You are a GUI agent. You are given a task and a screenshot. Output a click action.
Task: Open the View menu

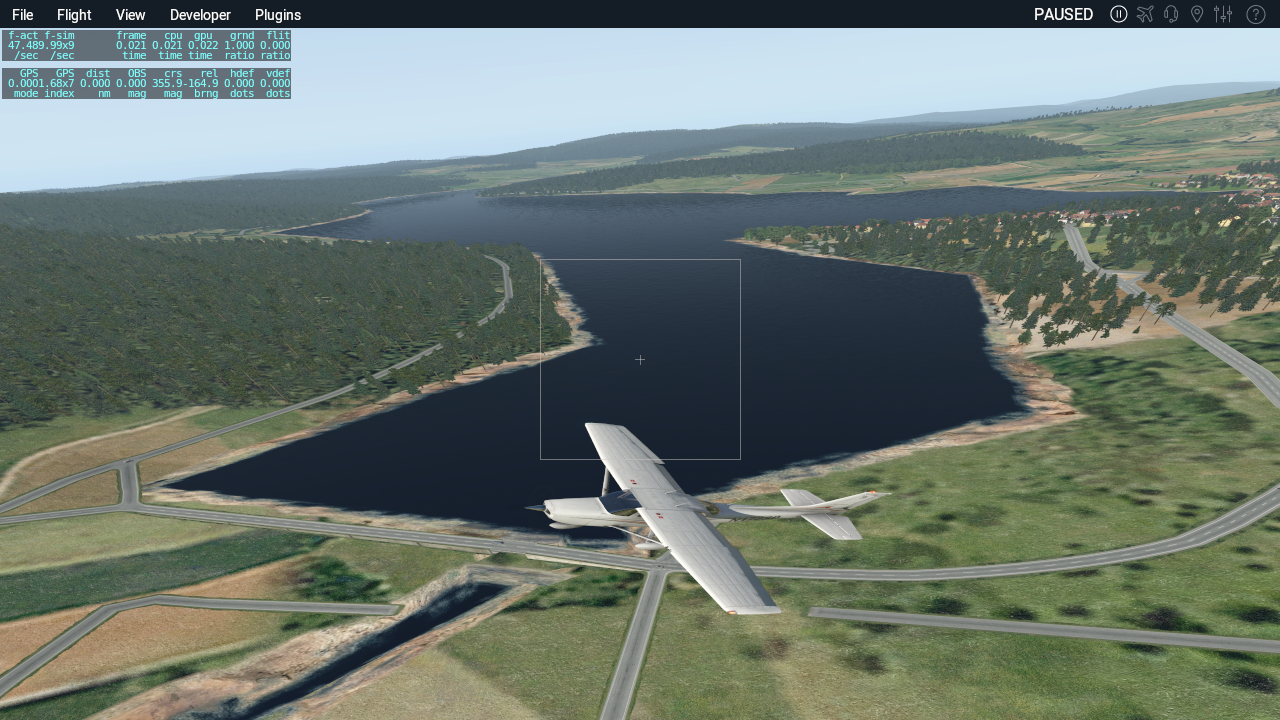[130, 15]
